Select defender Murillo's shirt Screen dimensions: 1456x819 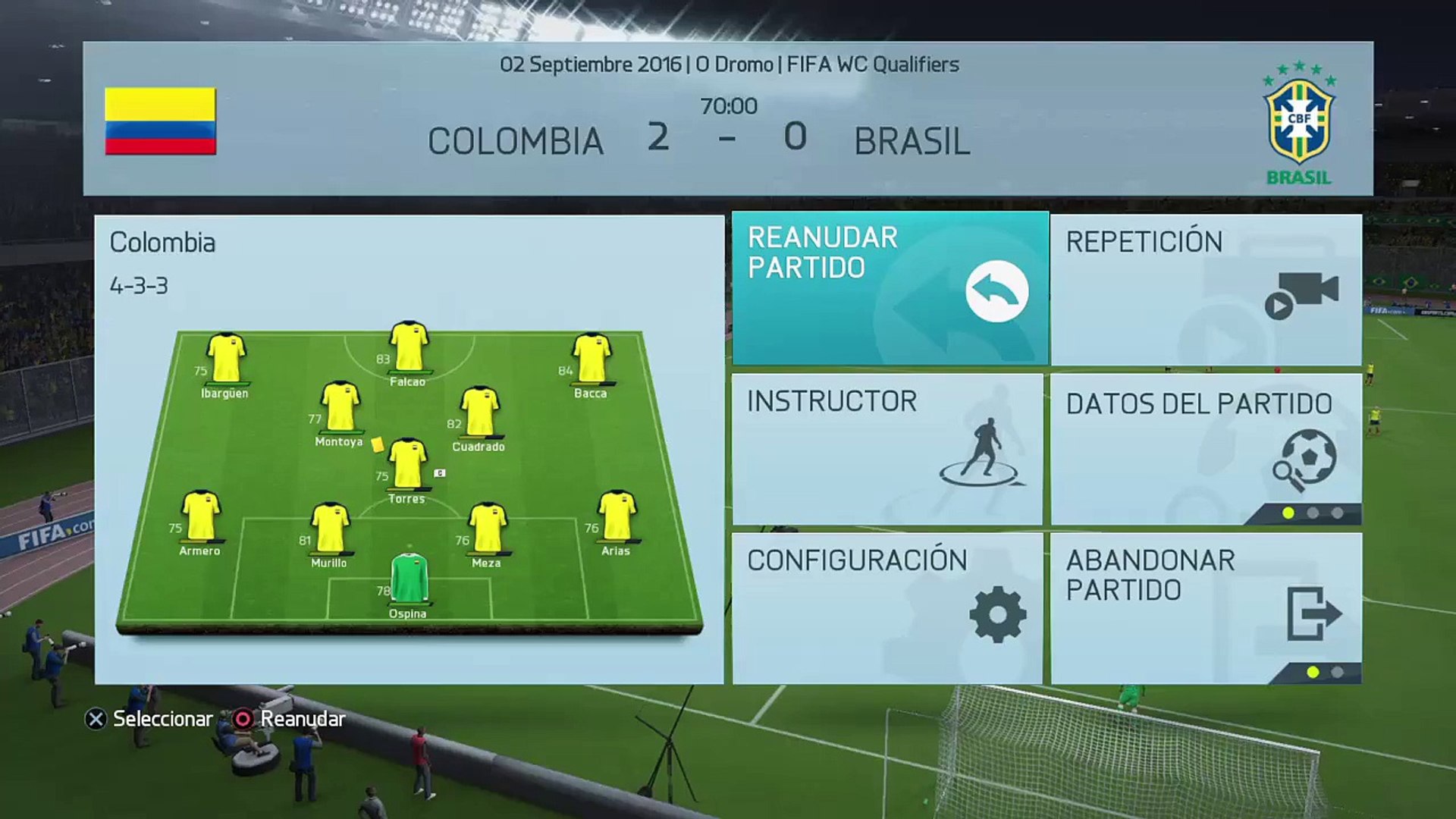click(330, 528)
